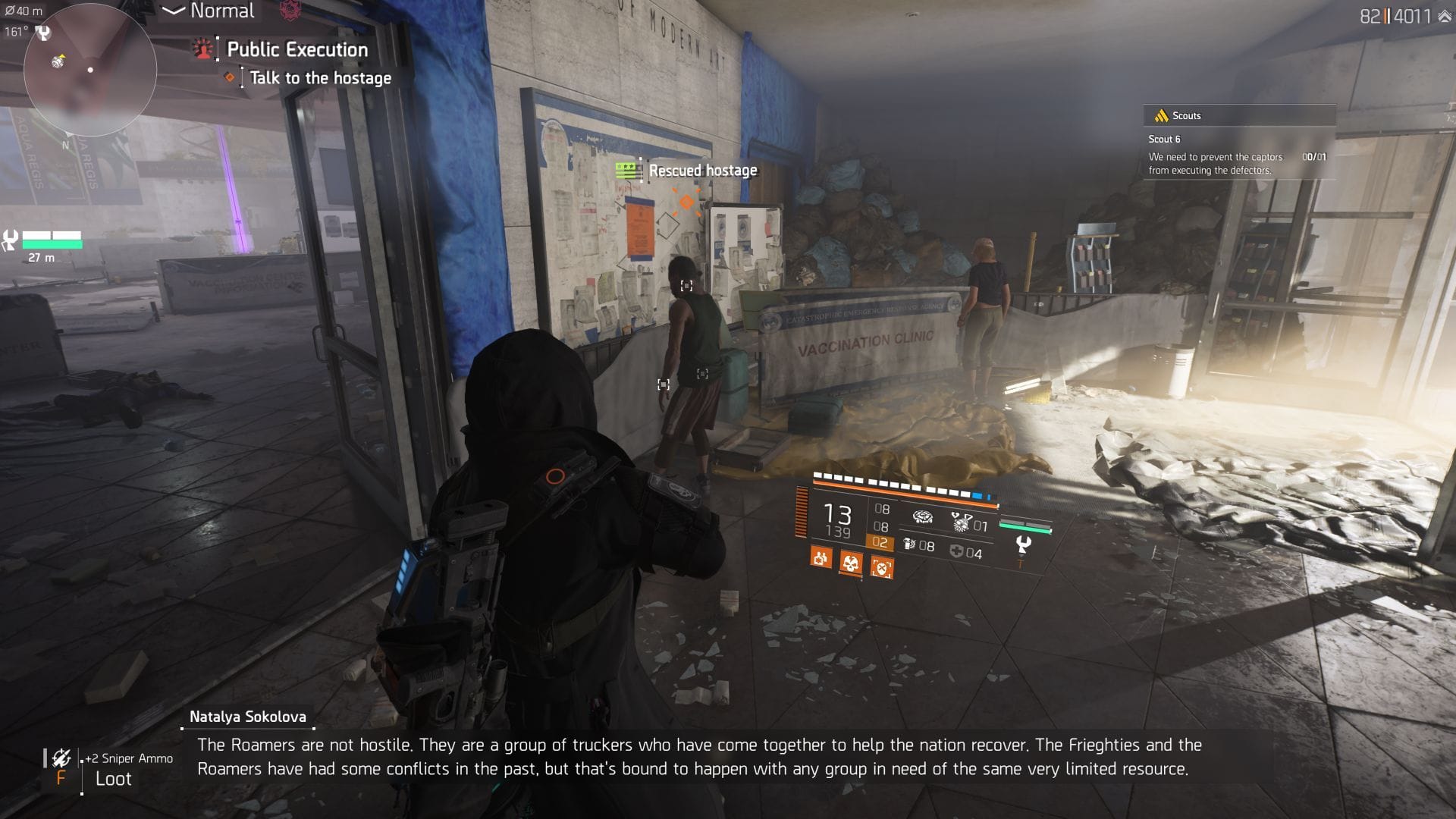
Task: Click the Scout 6 entry in Scouts panel
Action: (1164, 139)
